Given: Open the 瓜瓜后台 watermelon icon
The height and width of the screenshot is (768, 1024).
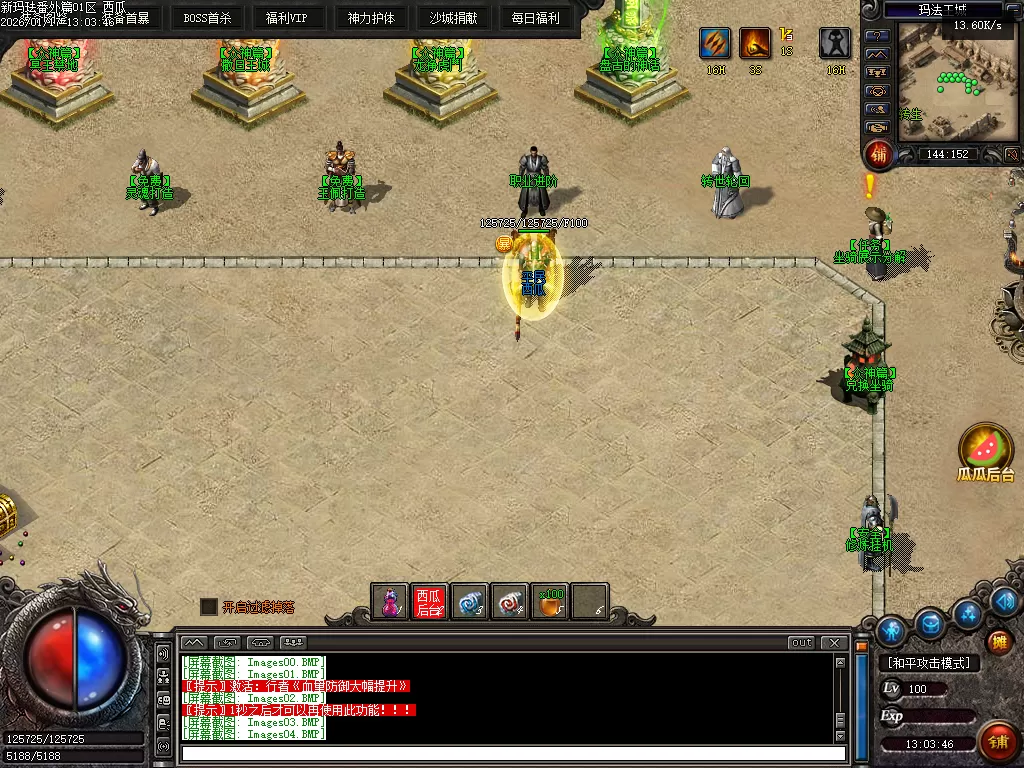Looking at the screenshot, I should pos(986,449).
